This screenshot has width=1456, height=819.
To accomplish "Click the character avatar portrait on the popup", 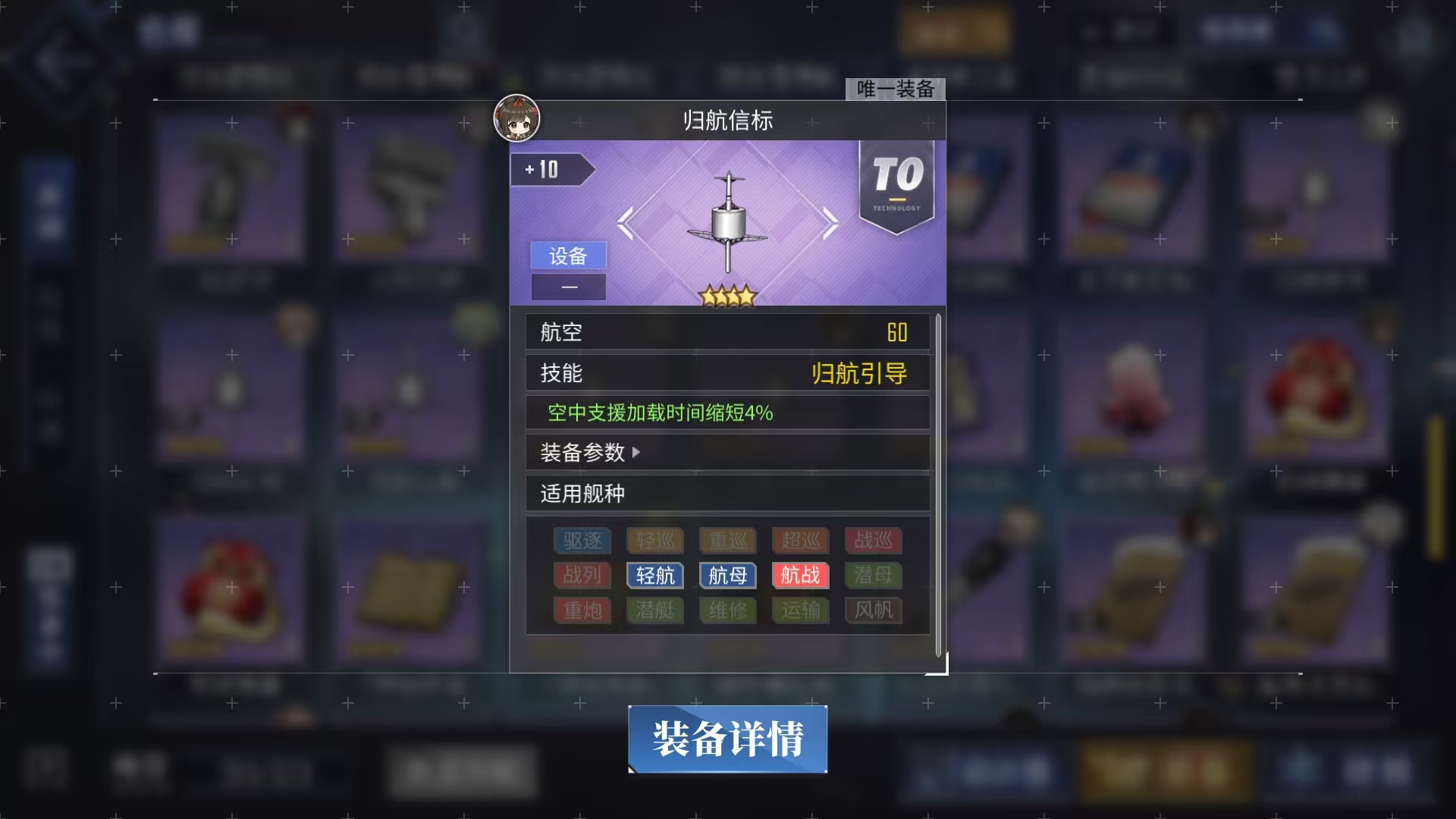I will pos(516,120).
